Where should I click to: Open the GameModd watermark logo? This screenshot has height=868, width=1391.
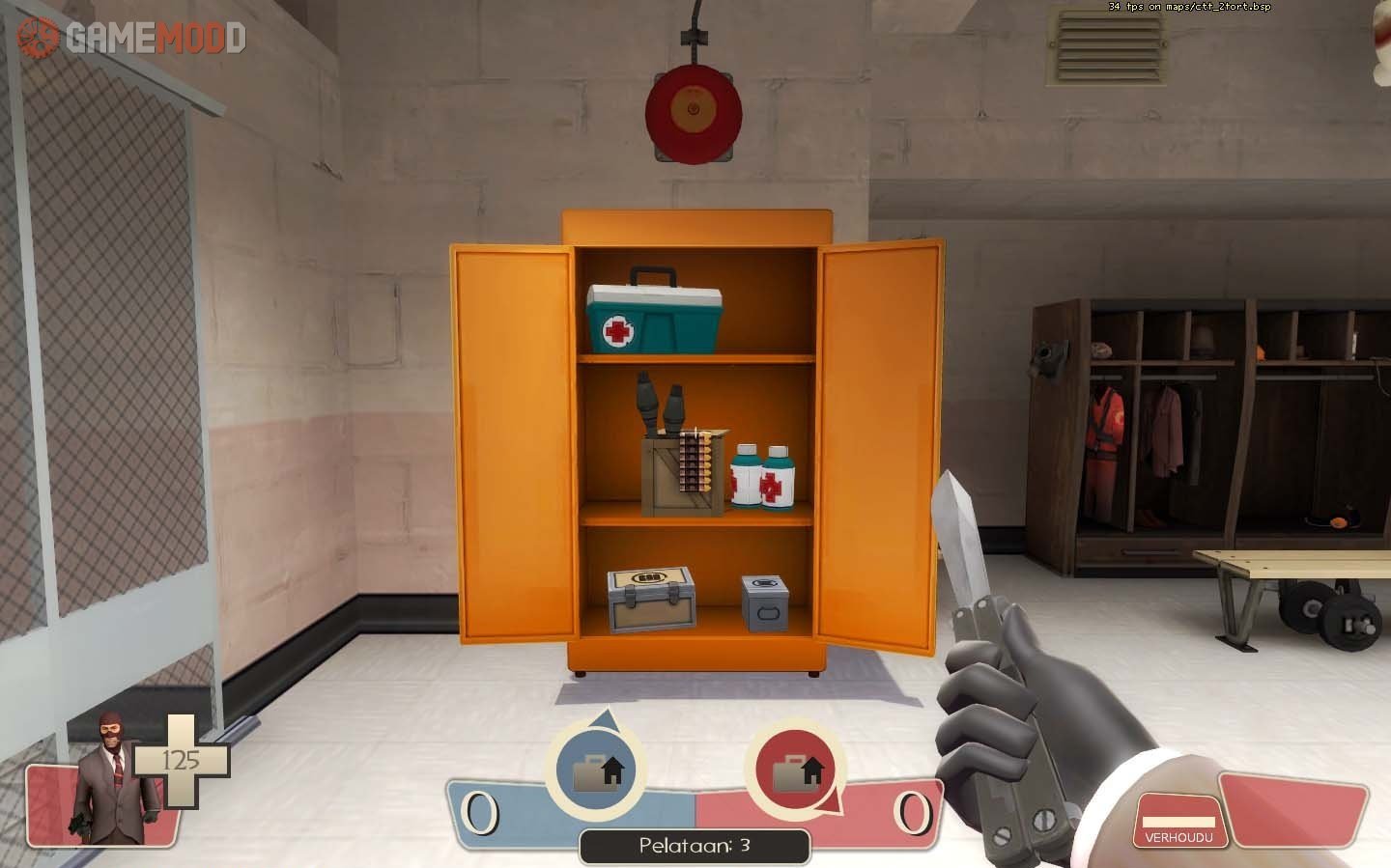132,38
